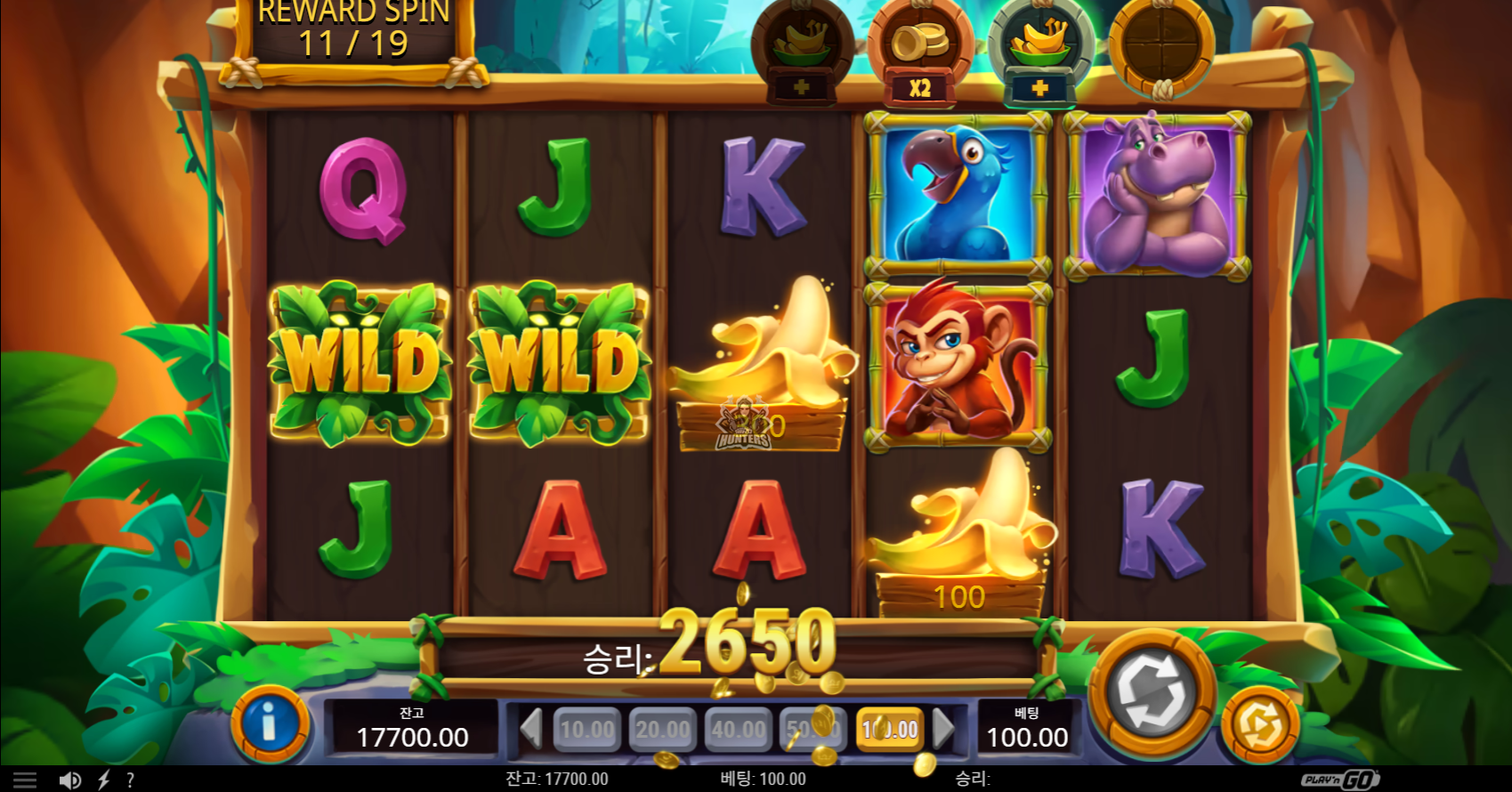Select the 10.00 bet amount
This screenshot has width=1512, height=792.
[x=587, y=730]
